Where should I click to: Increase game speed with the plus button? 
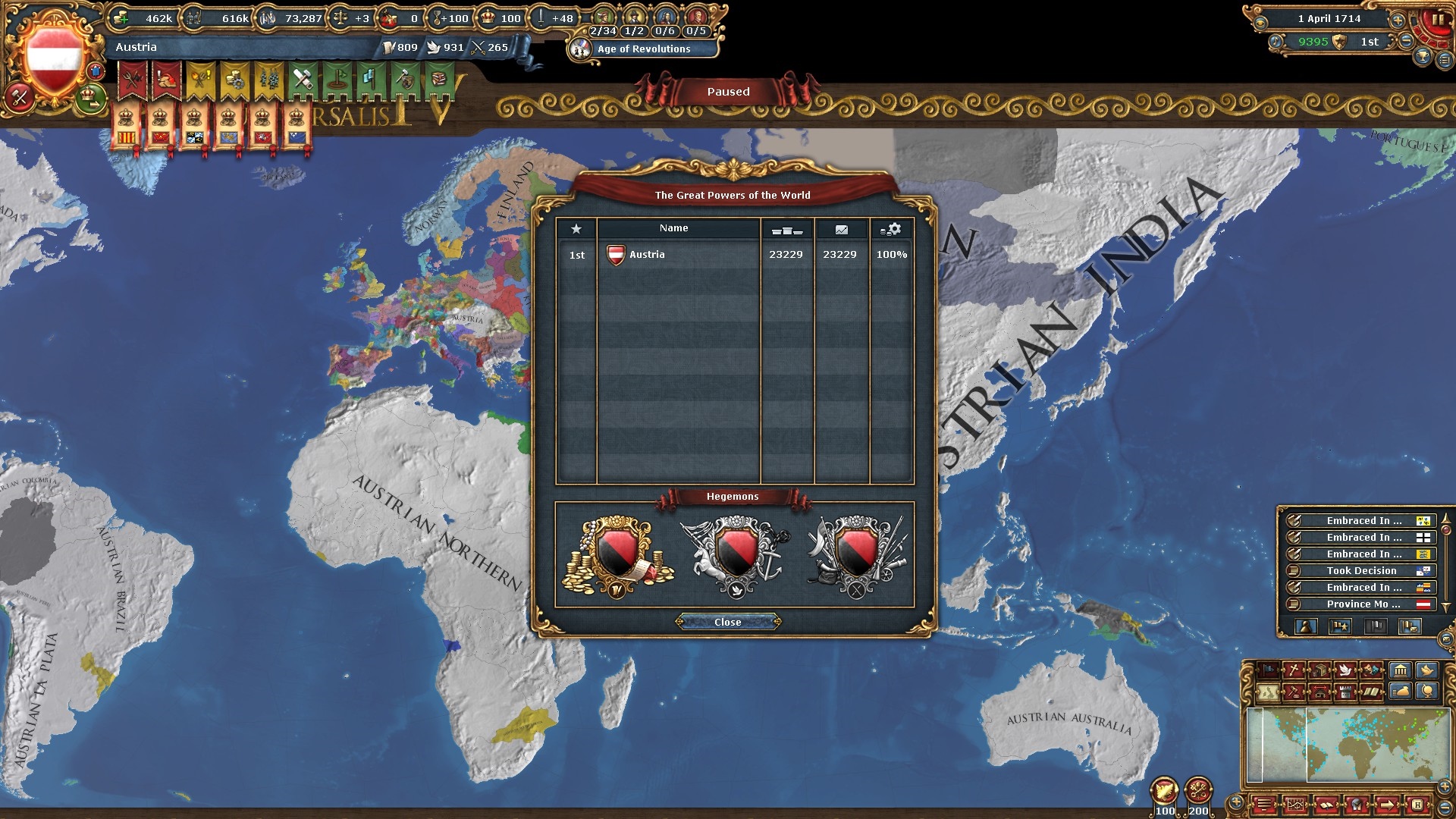click(1398, 20)
